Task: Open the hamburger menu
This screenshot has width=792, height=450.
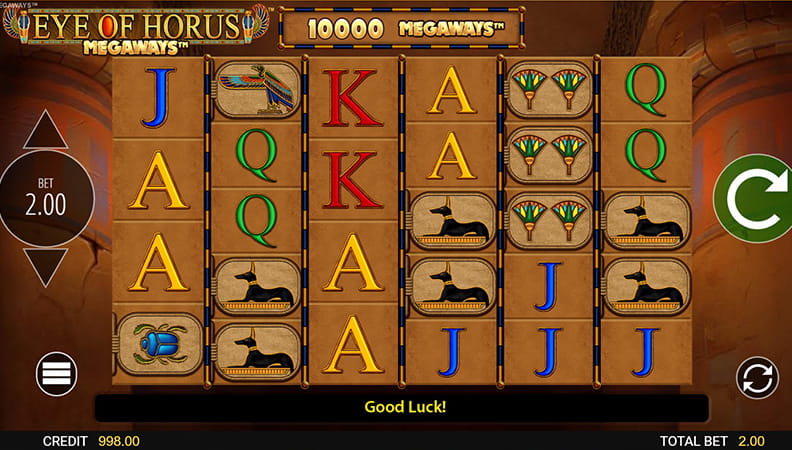Action: (57, 374)
